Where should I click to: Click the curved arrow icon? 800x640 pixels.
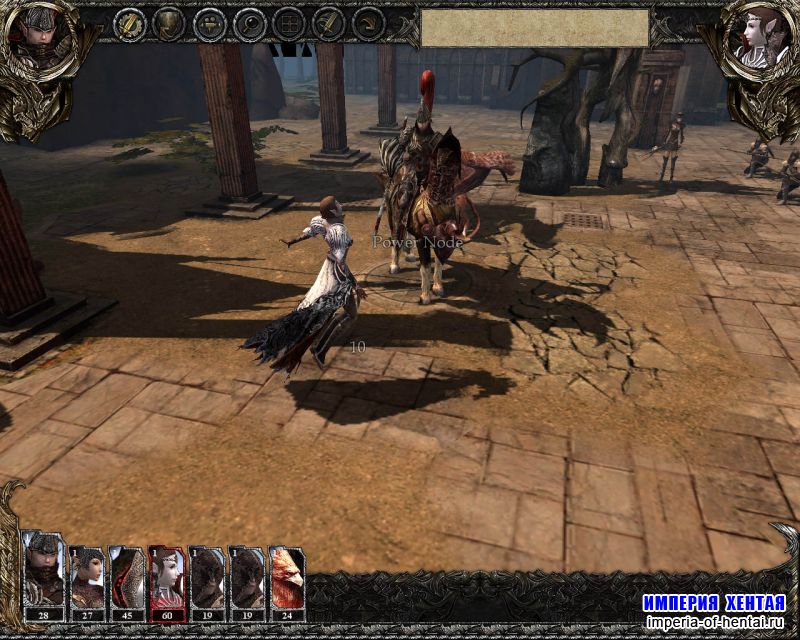pyautogui.click(x=369, y=24)
